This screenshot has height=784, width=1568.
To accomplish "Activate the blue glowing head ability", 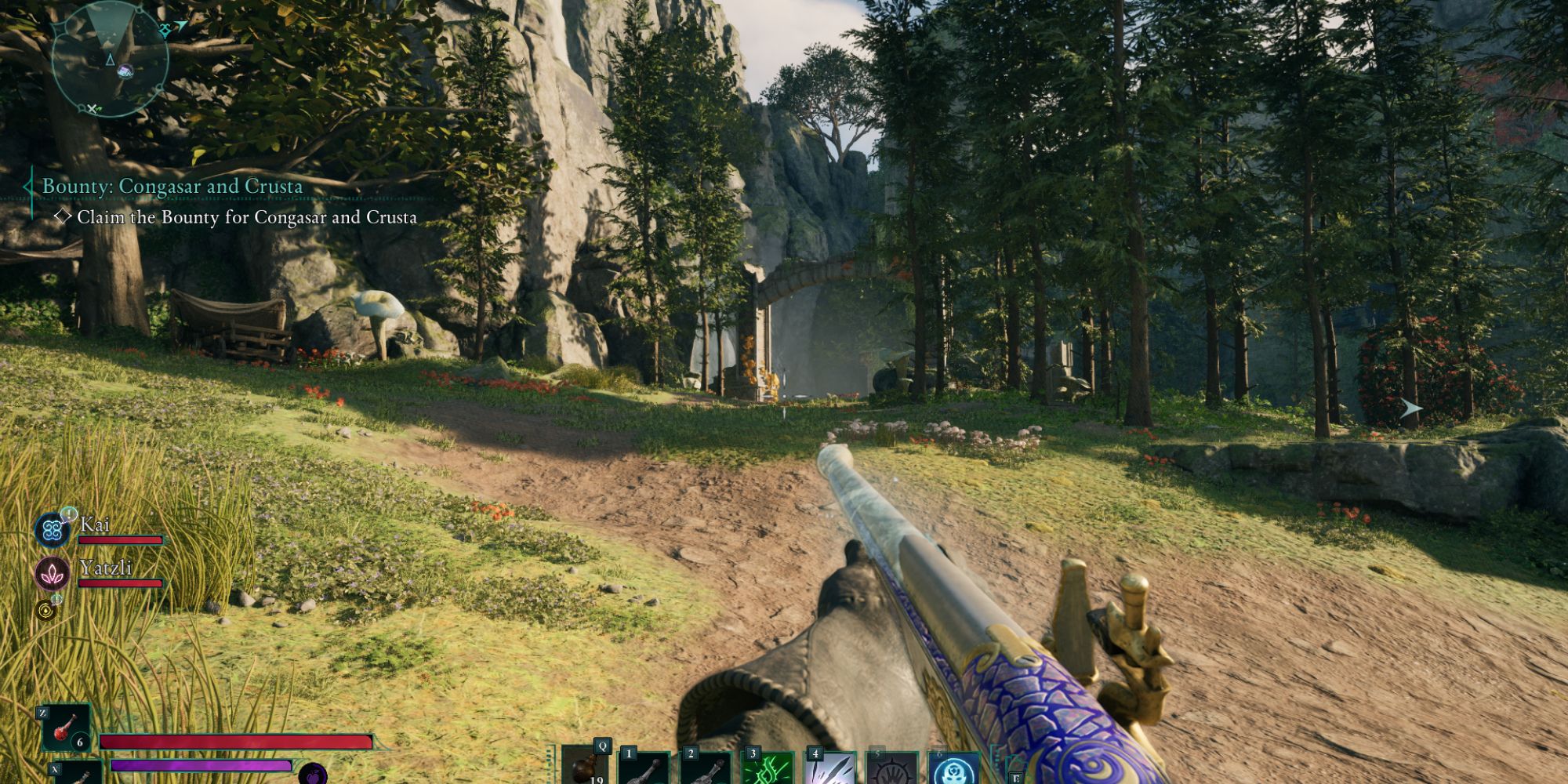I will (954, 768).
